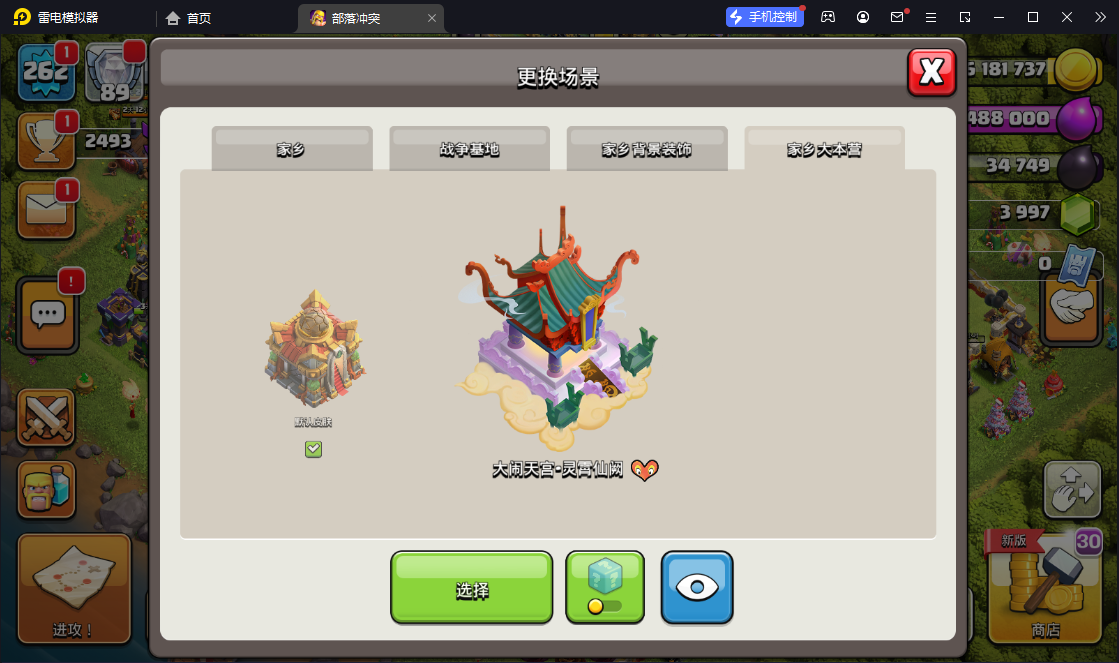Screen dimensions: 1119x663
Task: Switch to the 家乡背景装饰 tab
Action: pos(646,149)
